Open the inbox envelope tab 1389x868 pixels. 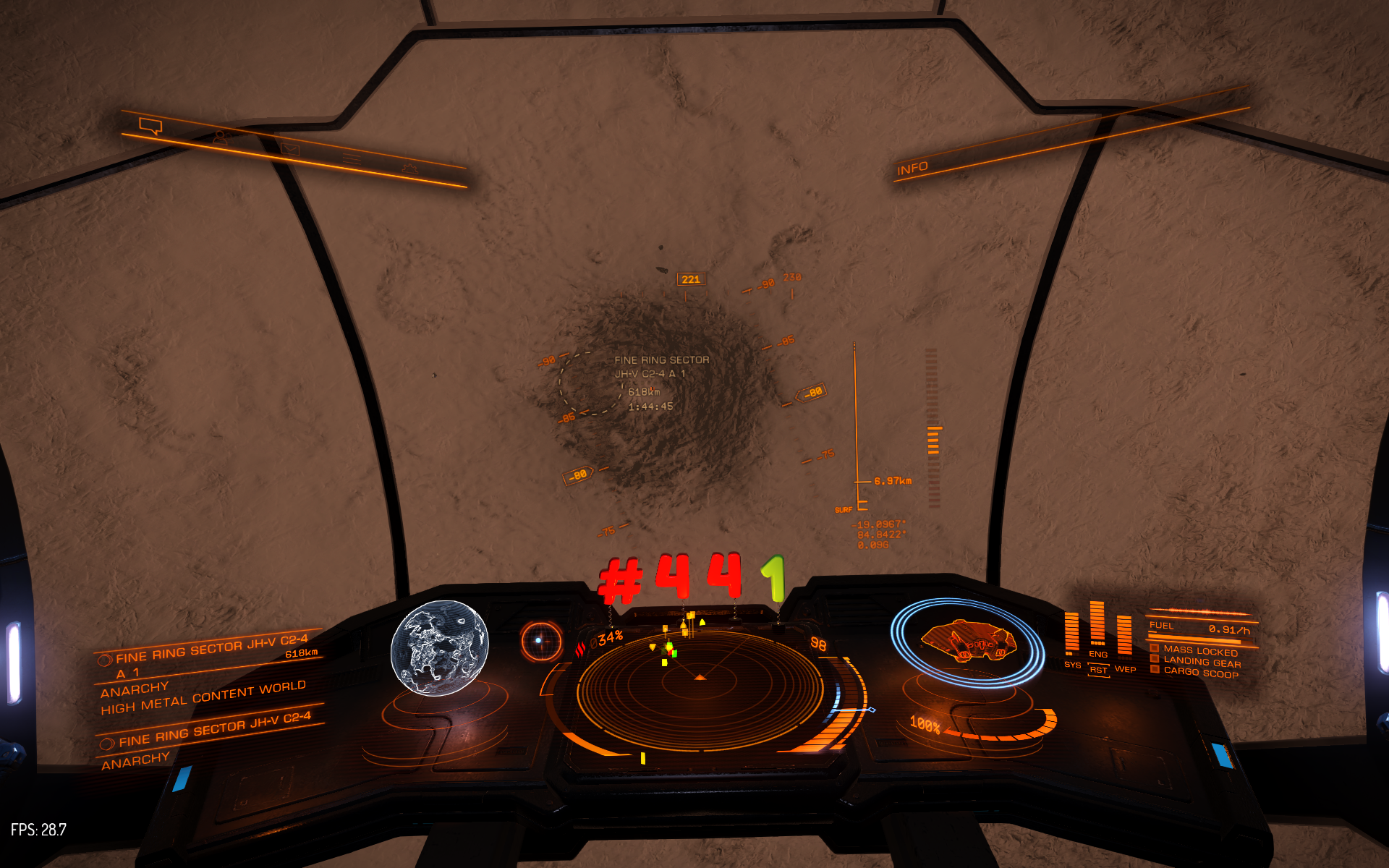(x=289, y=149)
